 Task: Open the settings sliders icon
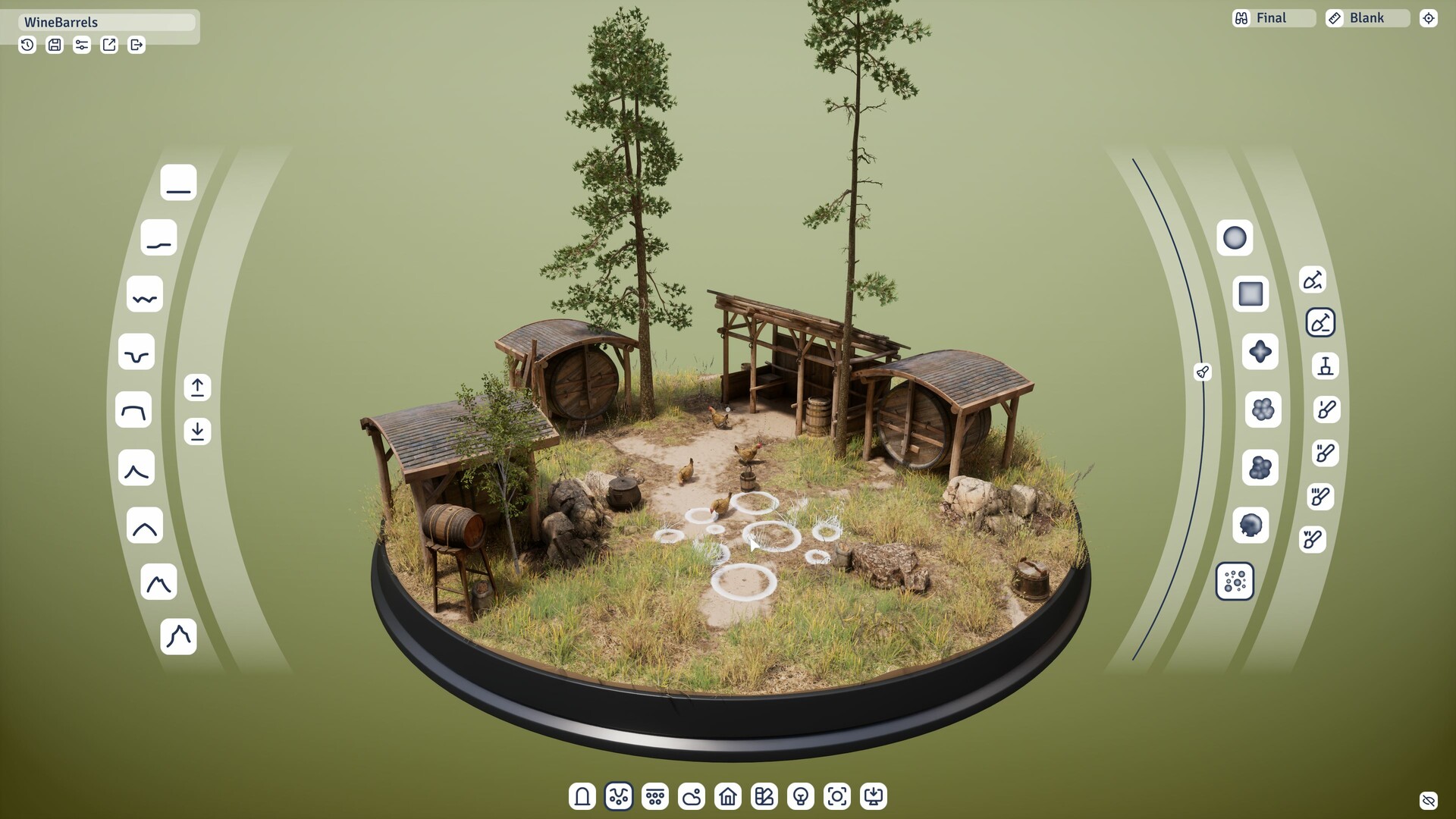[x=81, y=45]
